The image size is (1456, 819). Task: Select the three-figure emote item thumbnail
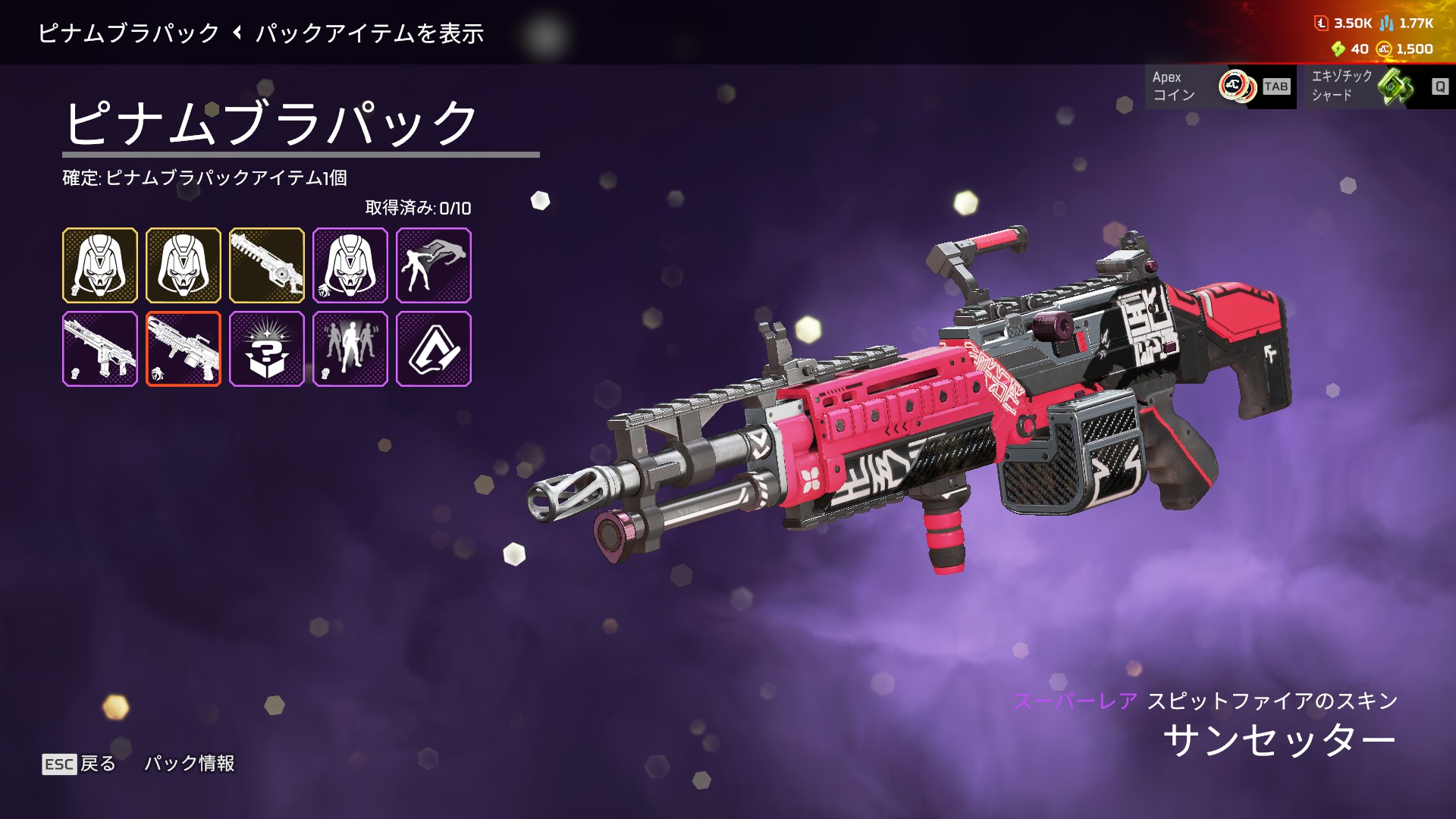pyautogui.click(x=350, y=349)
